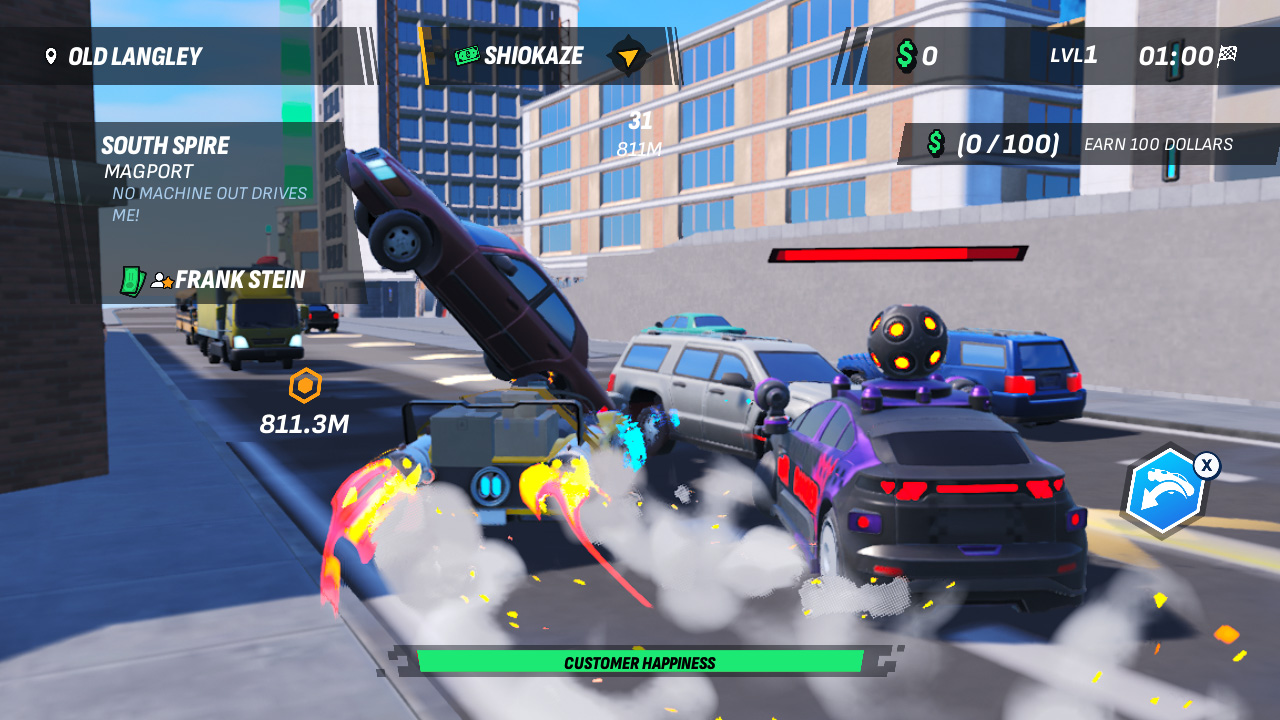Activate the blue car-jump ability hexagon

[1166, 490]
